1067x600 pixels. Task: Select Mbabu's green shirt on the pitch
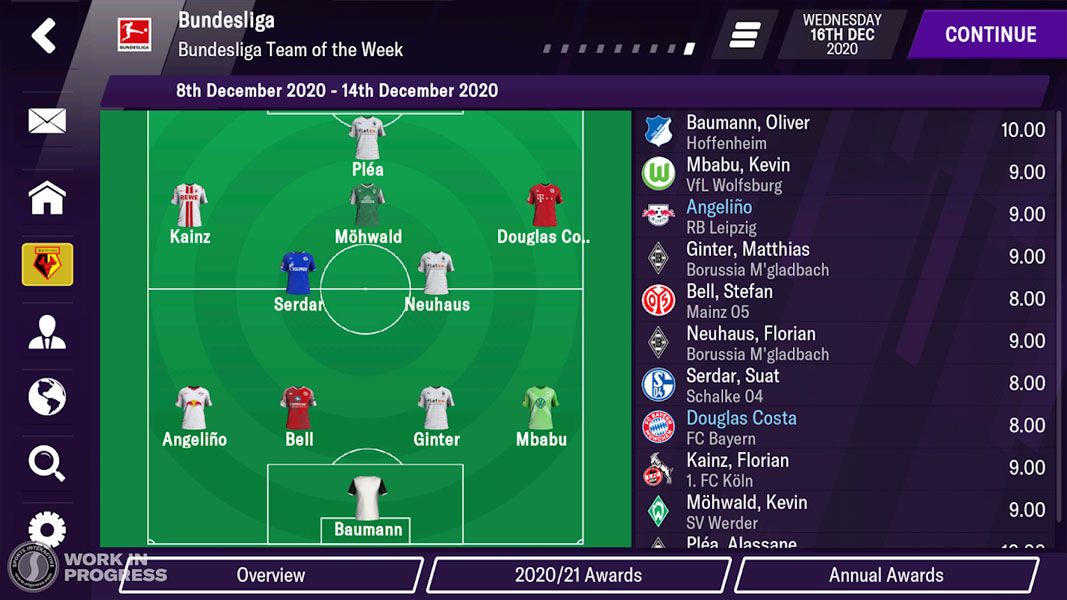click(x=541, y=408)
